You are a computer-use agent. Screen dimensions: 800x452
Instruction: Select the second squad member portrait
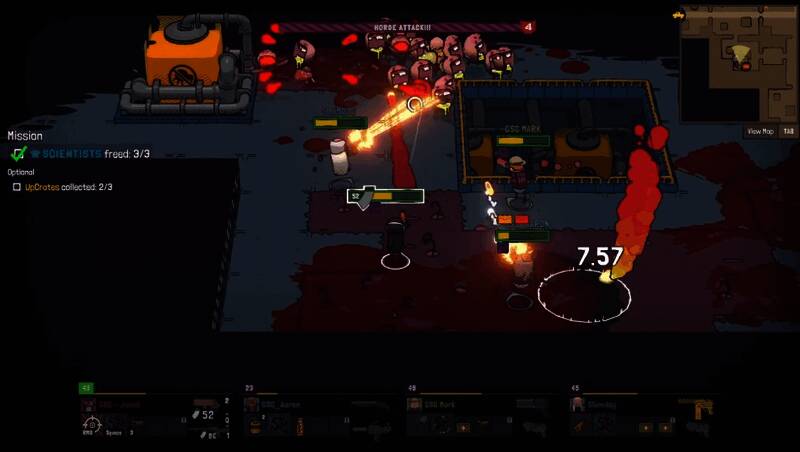tap(252, 405)
